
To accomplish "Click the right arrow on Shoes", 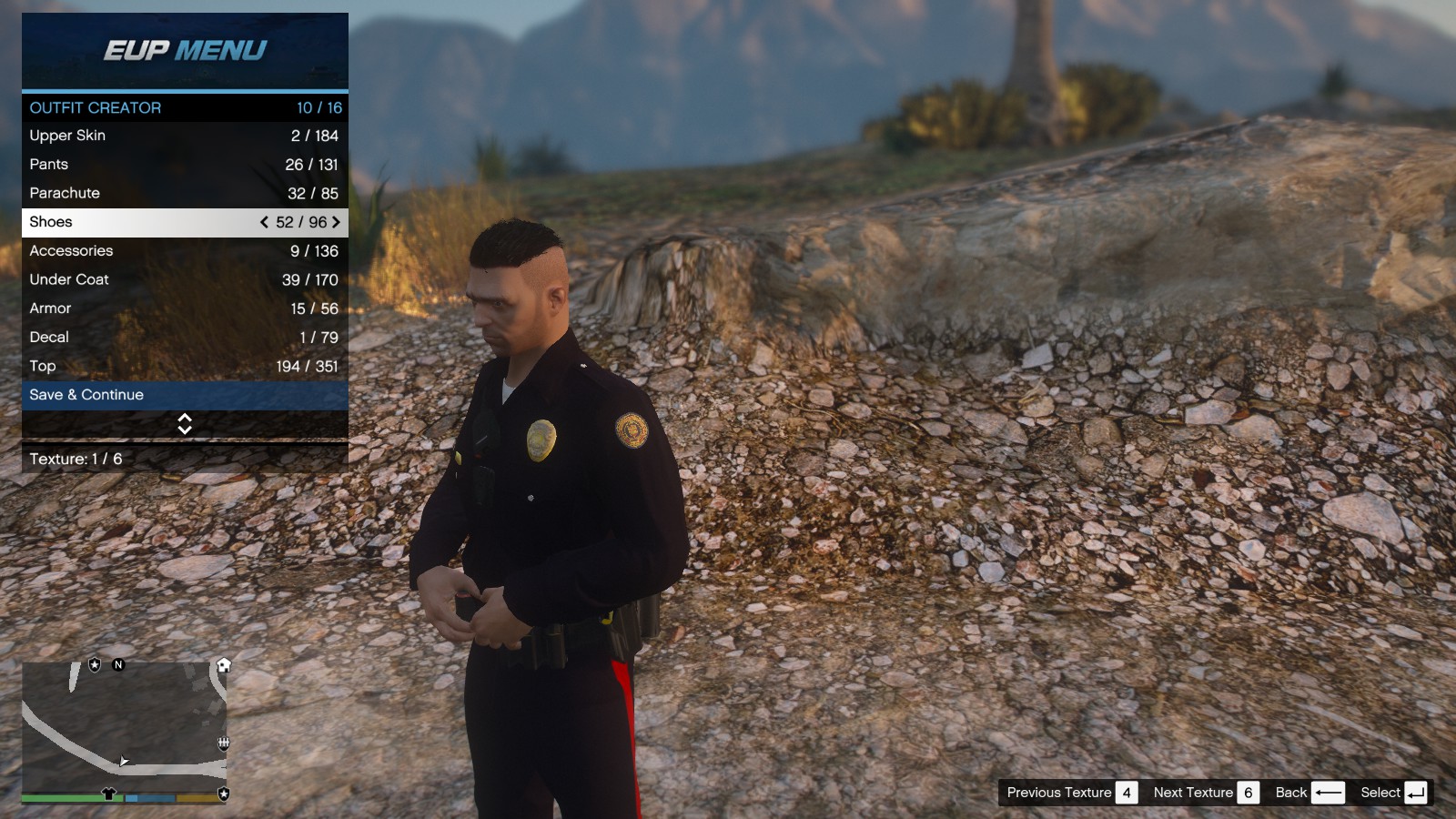I will pyautogui.click(x=336, y=222).
